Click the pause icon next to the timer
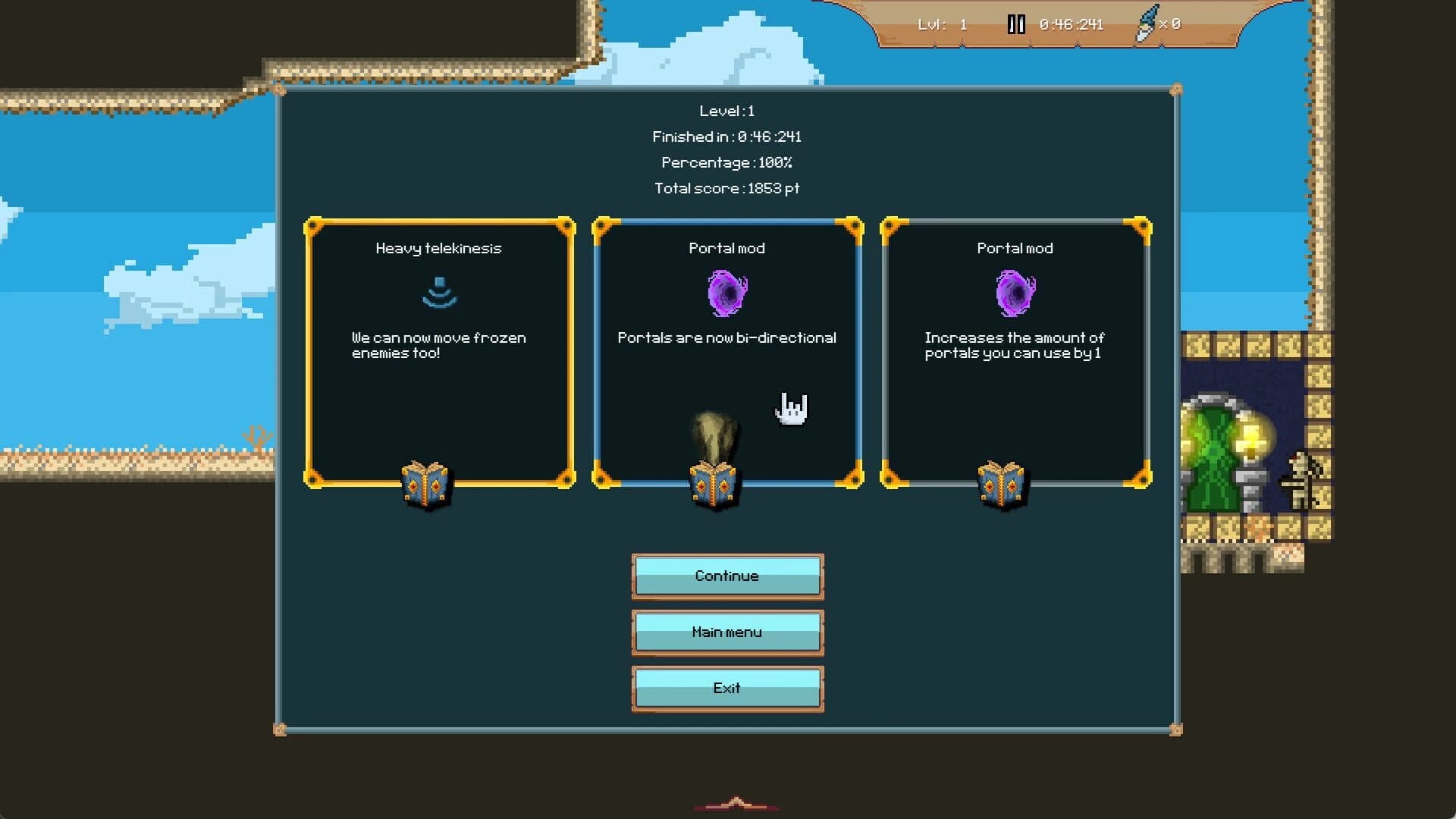The width and height of the screenshot is (1456, 819). click(x=1016, y=24)
